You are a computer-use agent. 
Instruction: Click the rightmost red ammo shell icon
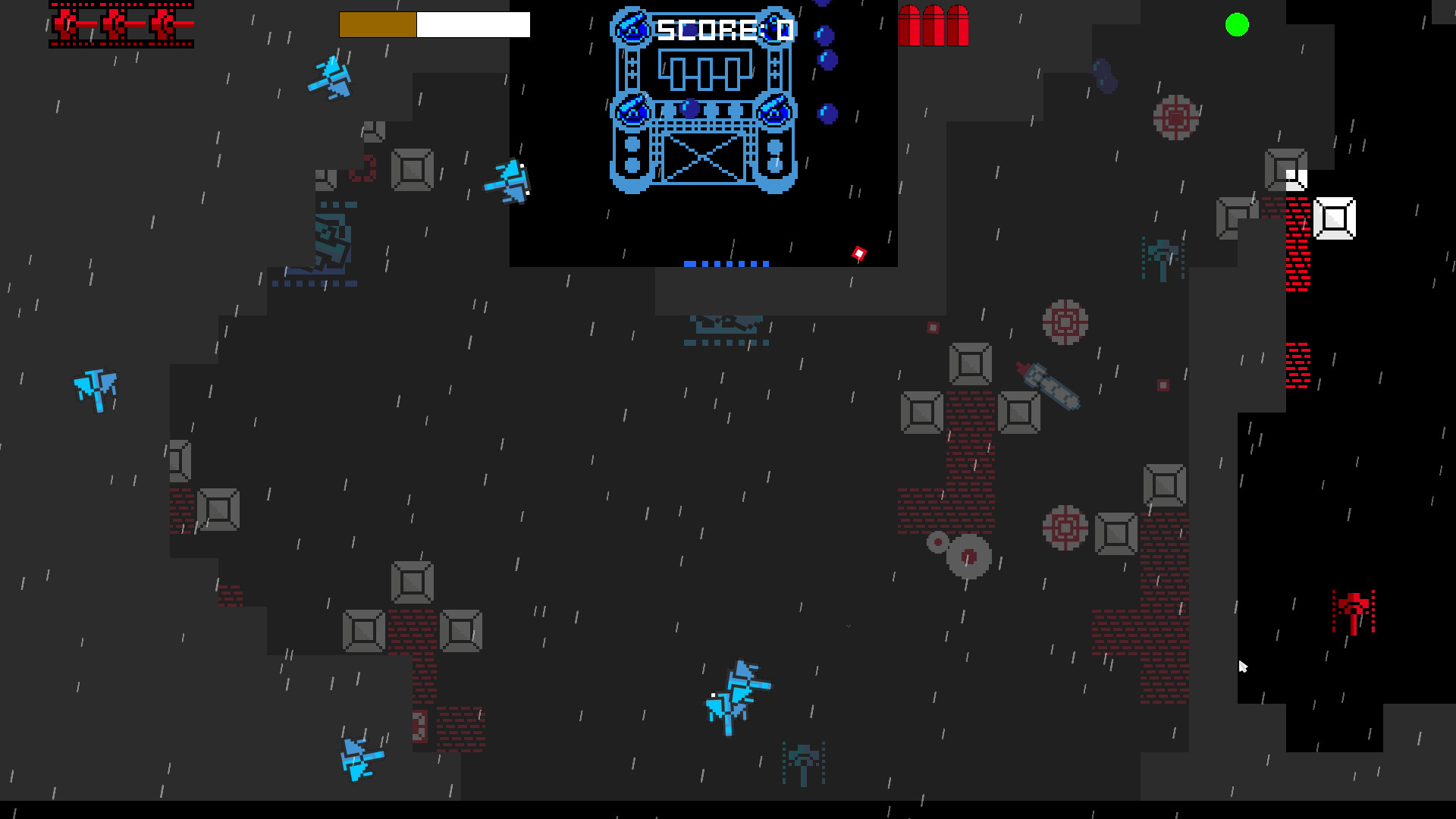pyautogui.click(x=957, y=25)
